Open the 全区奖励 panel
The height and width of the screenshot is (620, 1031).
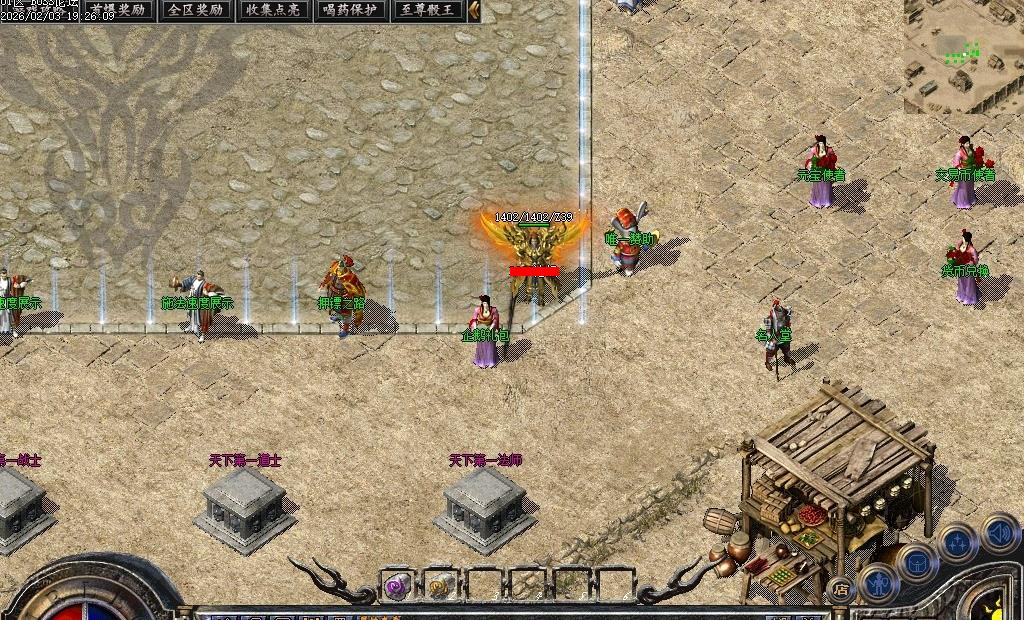click(195, 11)
